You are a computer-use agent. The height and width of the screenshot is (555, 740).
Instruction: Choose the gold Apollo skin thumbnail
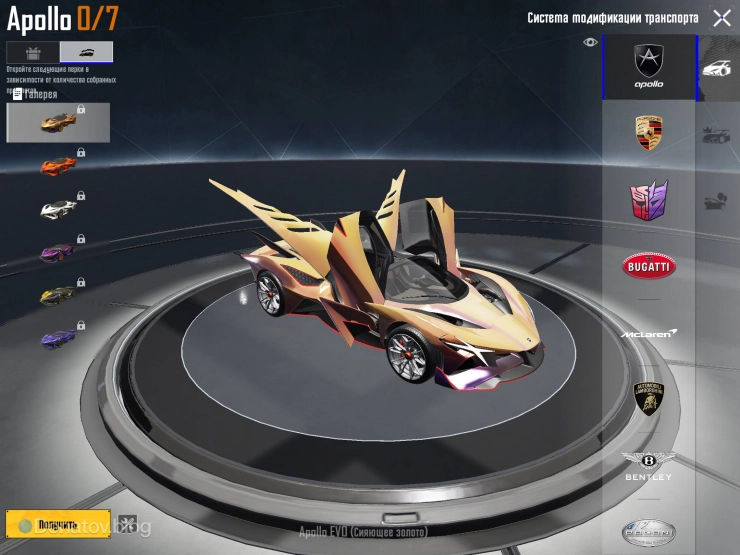point(58,122)
